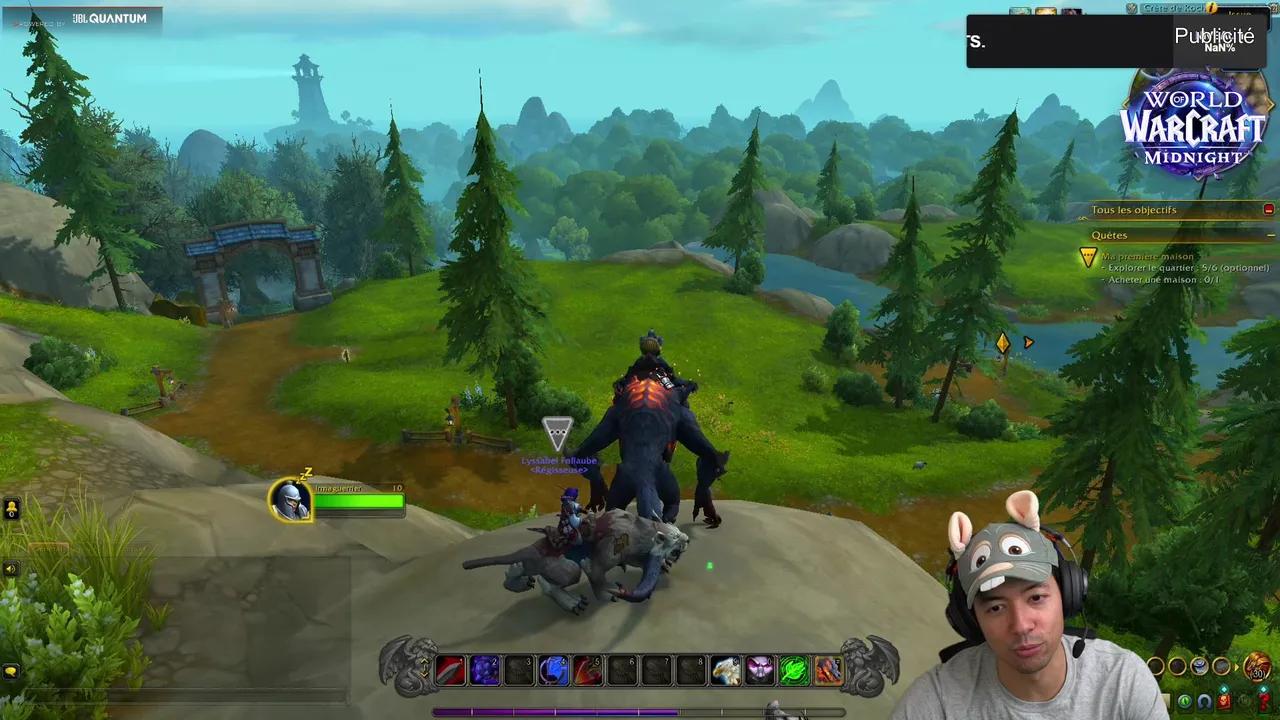Open the character menu from the micro-menu
The width and height of the screenshot is (1280, 720).
click(1204, 701)
